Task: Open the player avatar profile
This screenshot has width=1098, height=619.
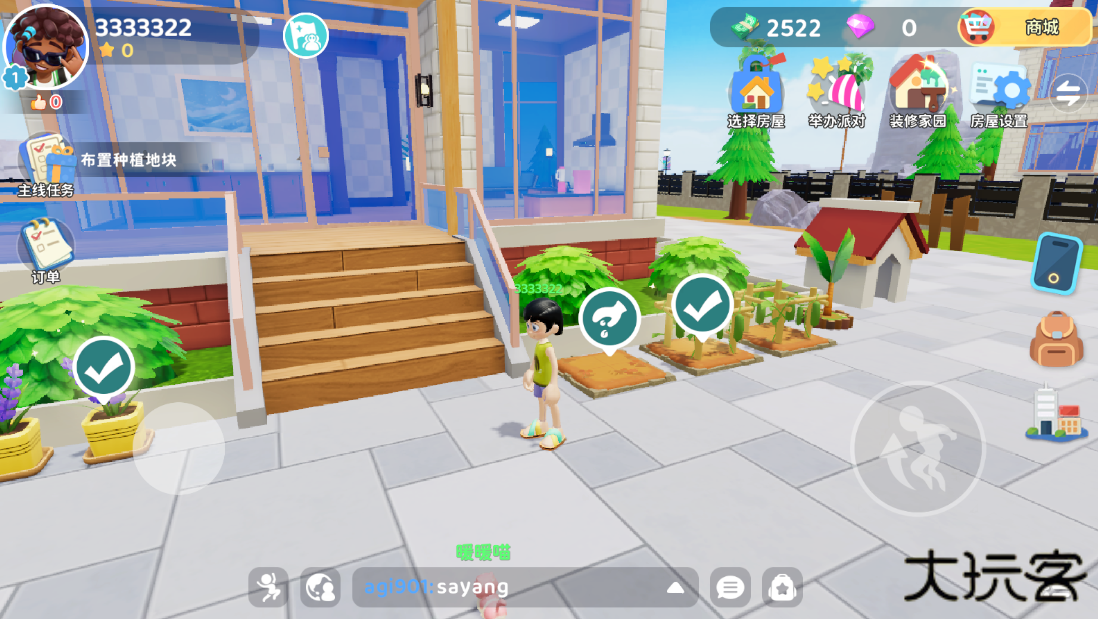Action: click(46, 46)
